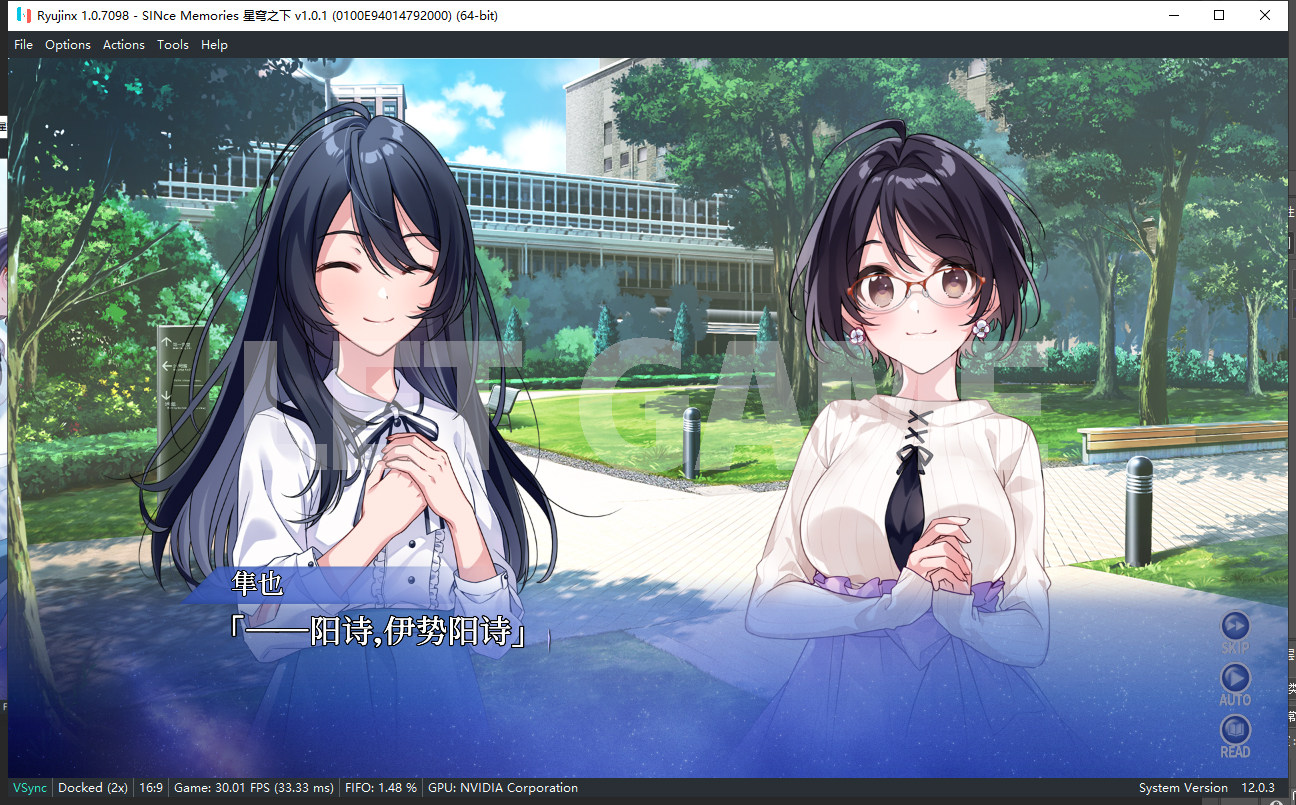This screenshot has height=805, width=1296.
Task: Open the File menu
Action: coord(23,44)
